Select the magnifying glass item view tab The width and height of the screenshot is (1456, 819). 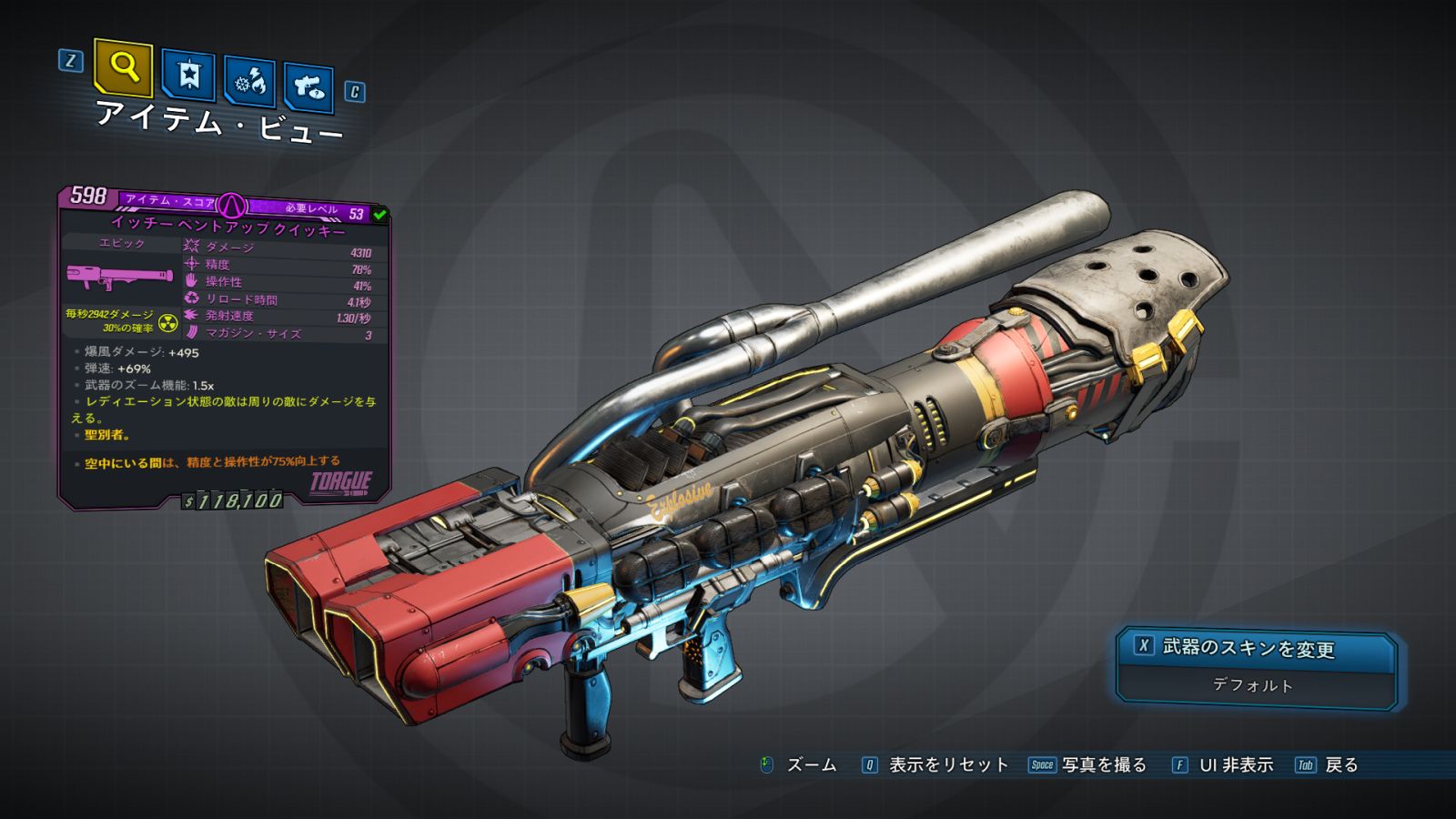pyautogui.click(x=123, y=67)
